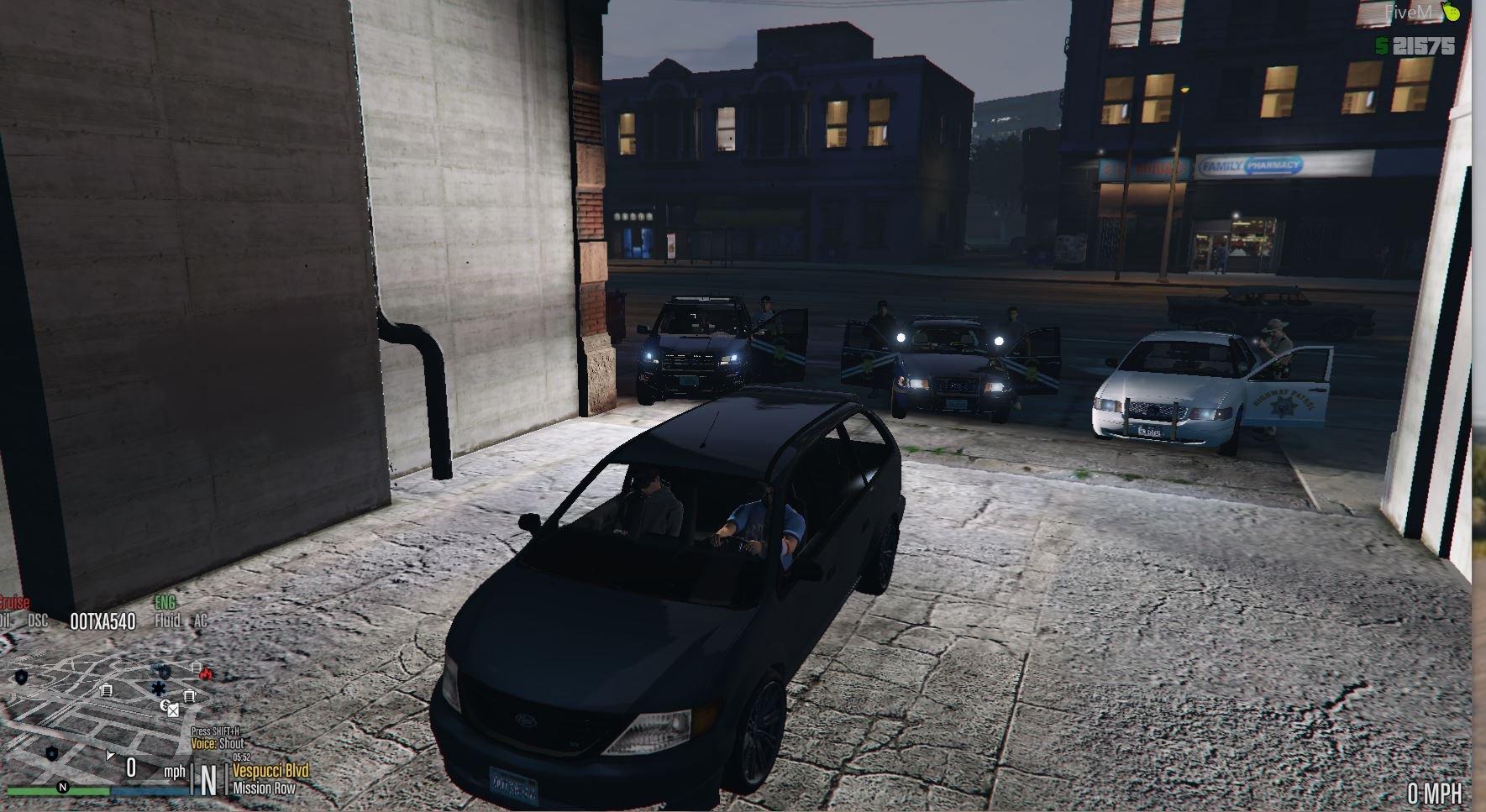
Task: Select the red fire blip on minimap
Action: (206, 673)
